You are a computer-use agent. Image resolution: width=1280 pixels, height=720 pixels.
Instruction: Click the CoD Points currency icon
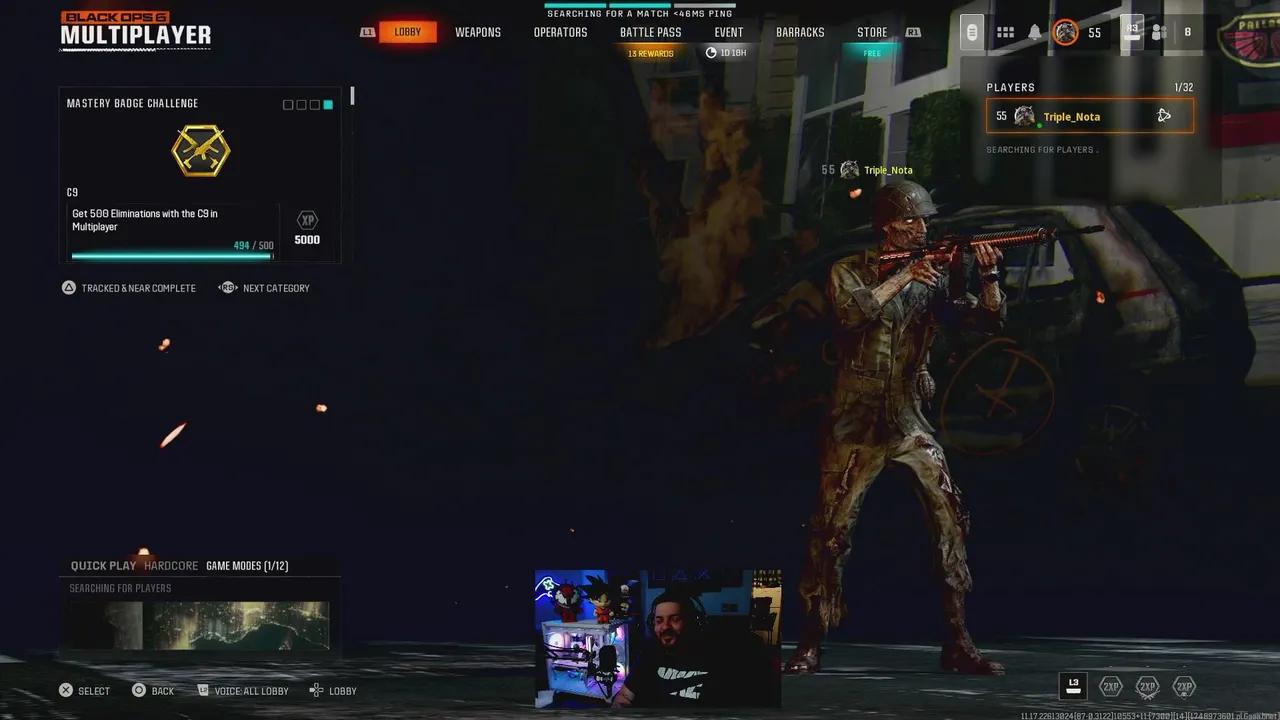1131,29
